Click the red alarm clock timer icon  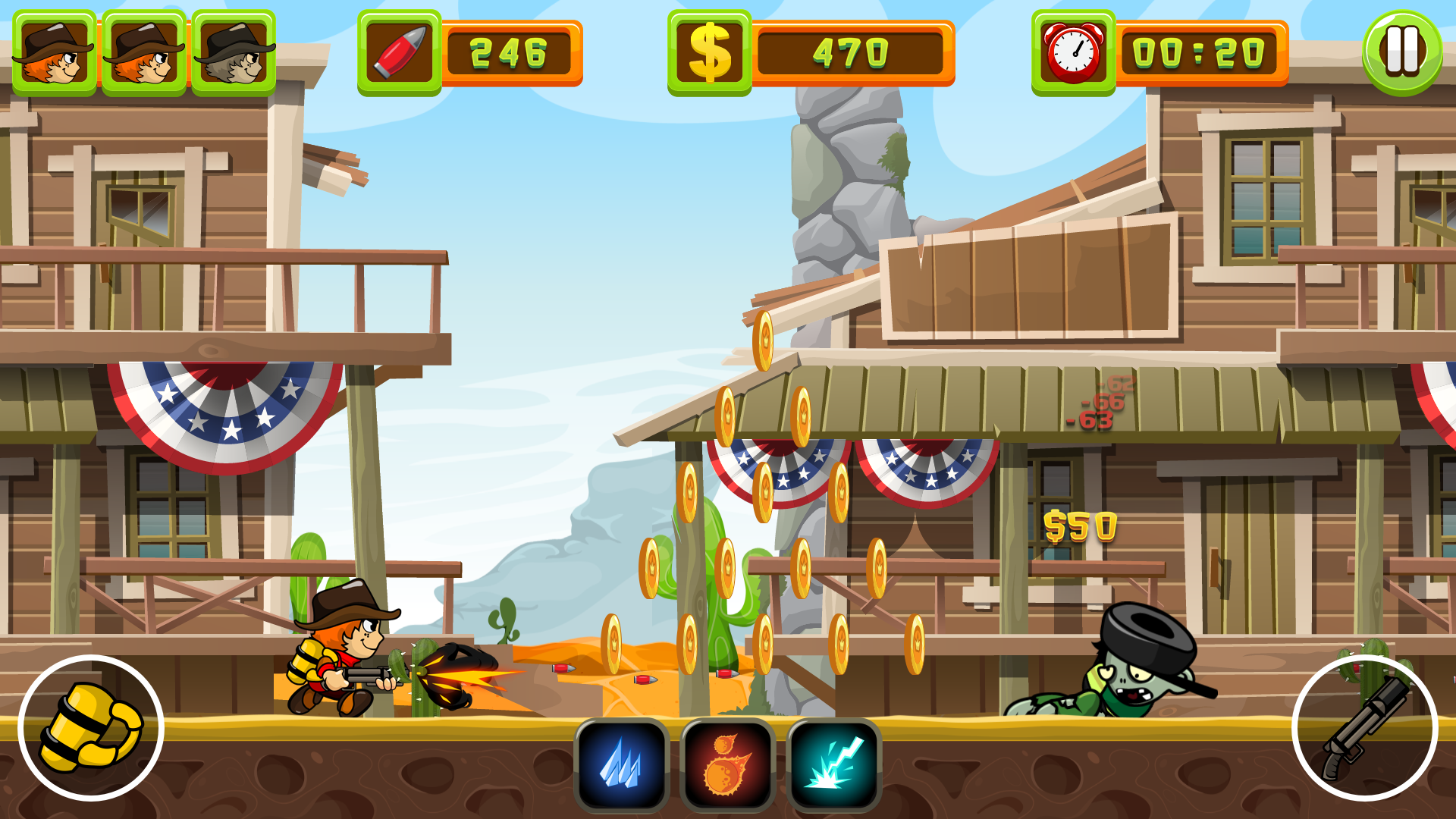pos(1072,50)
